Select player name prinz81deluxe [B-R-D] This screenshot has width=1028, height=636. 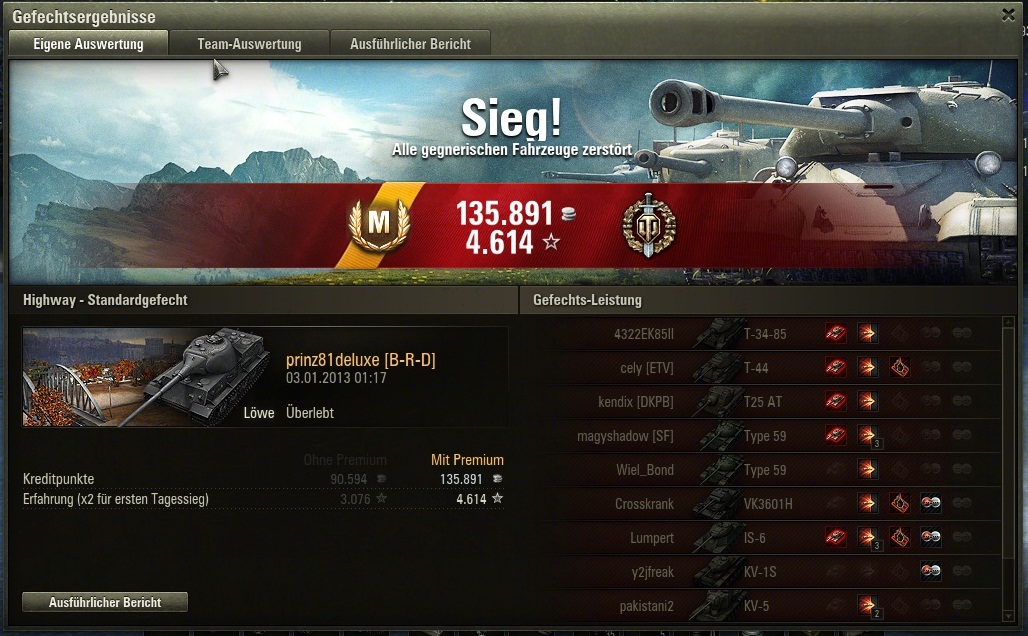tap(361, 360)
